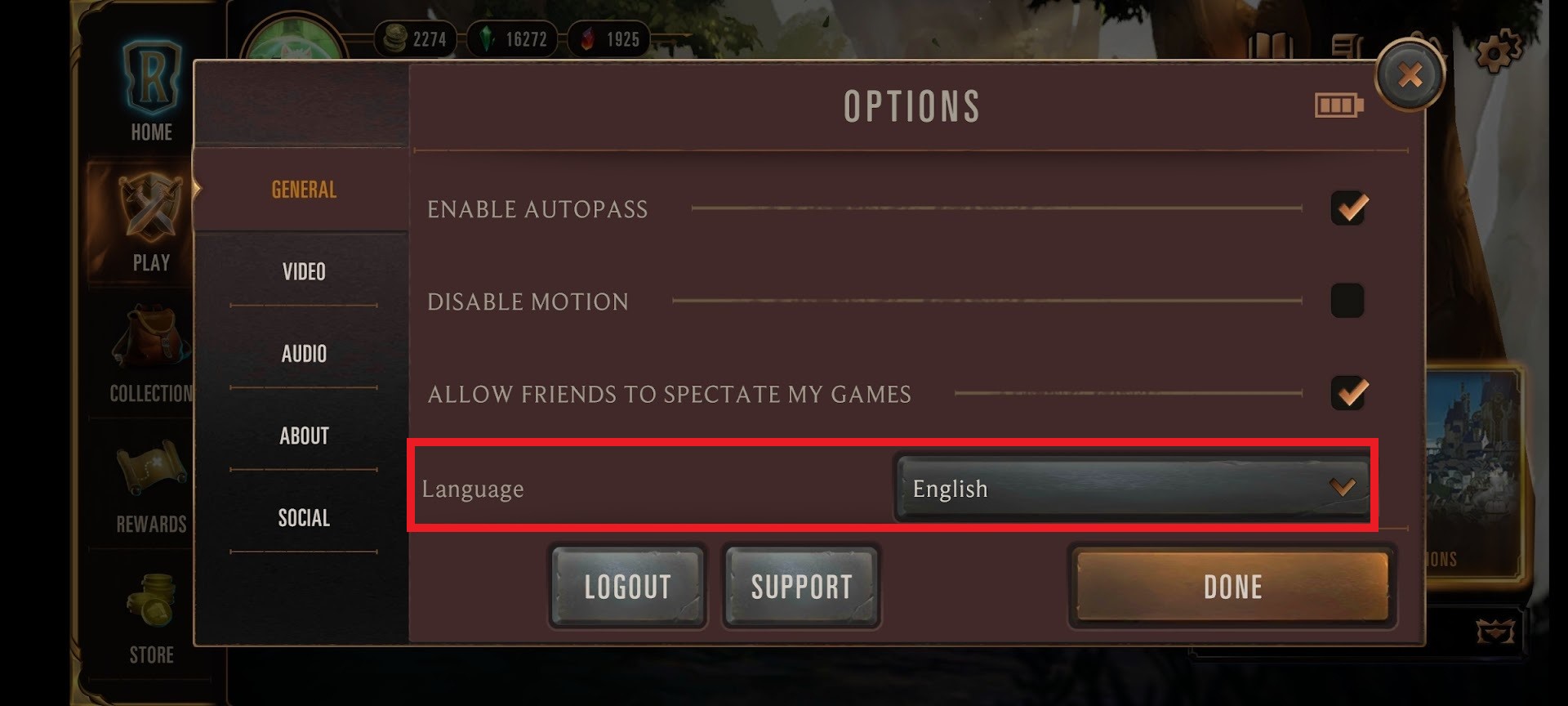
Task: Open the Language dropdown
Action: [1132, 488]
